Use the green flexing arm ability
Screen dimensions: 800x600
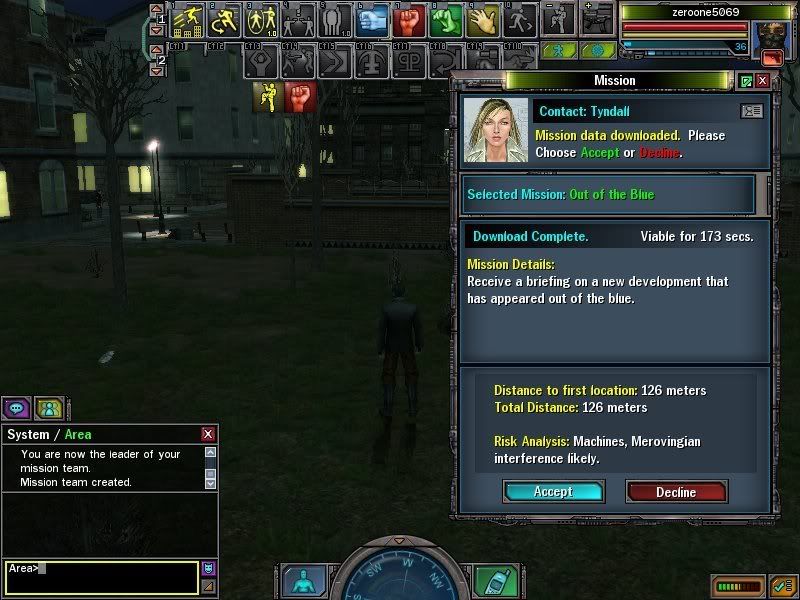coord(445,20)
